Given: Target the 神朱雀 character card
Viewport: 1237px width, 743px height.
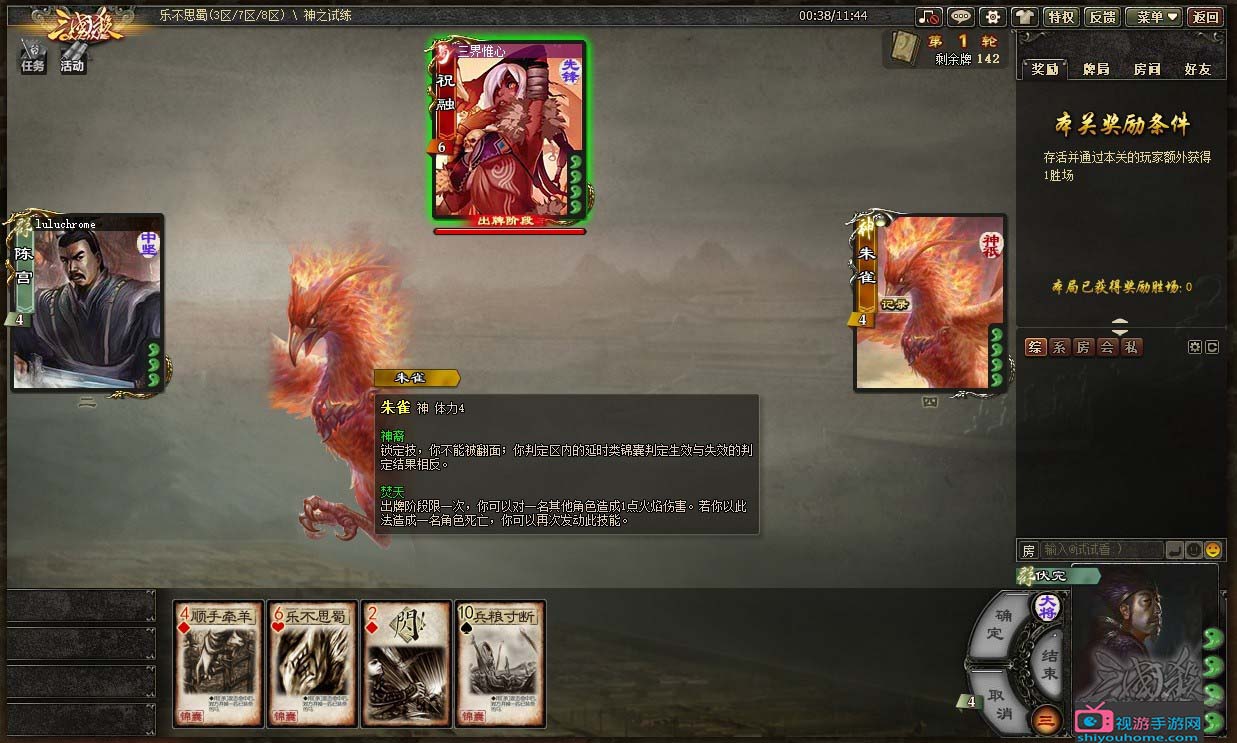Looking at the screenshot, I should click(x=929, y=302).
